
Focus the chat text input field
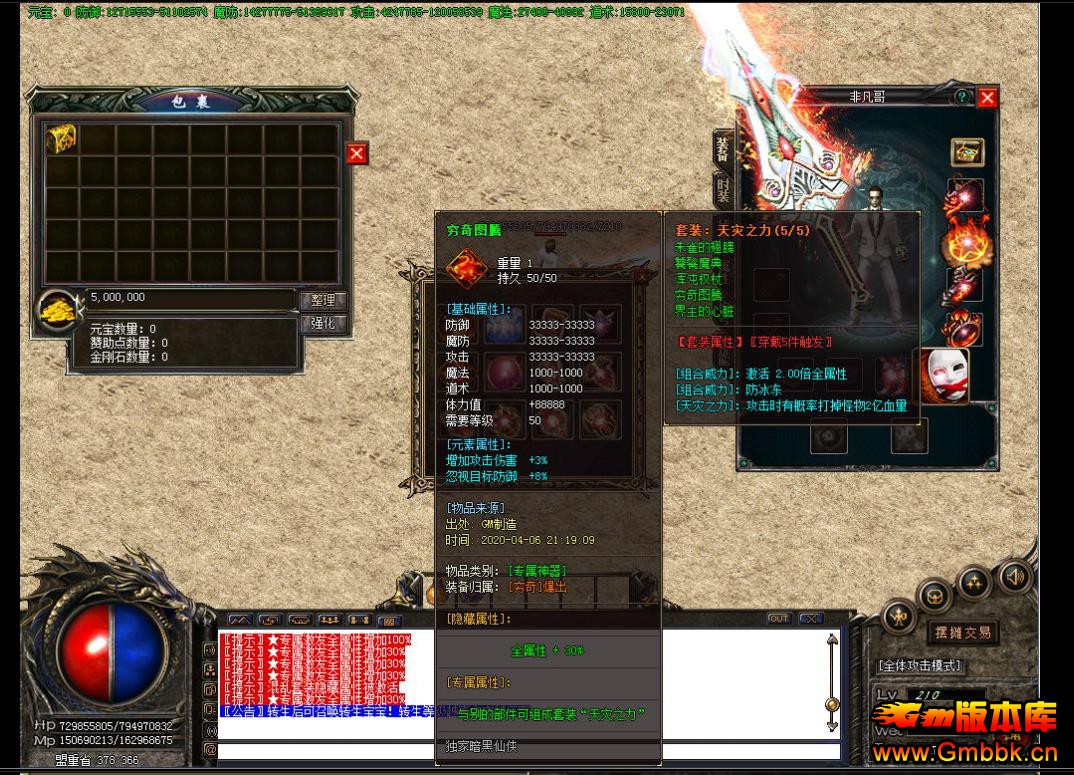point(520,750)
